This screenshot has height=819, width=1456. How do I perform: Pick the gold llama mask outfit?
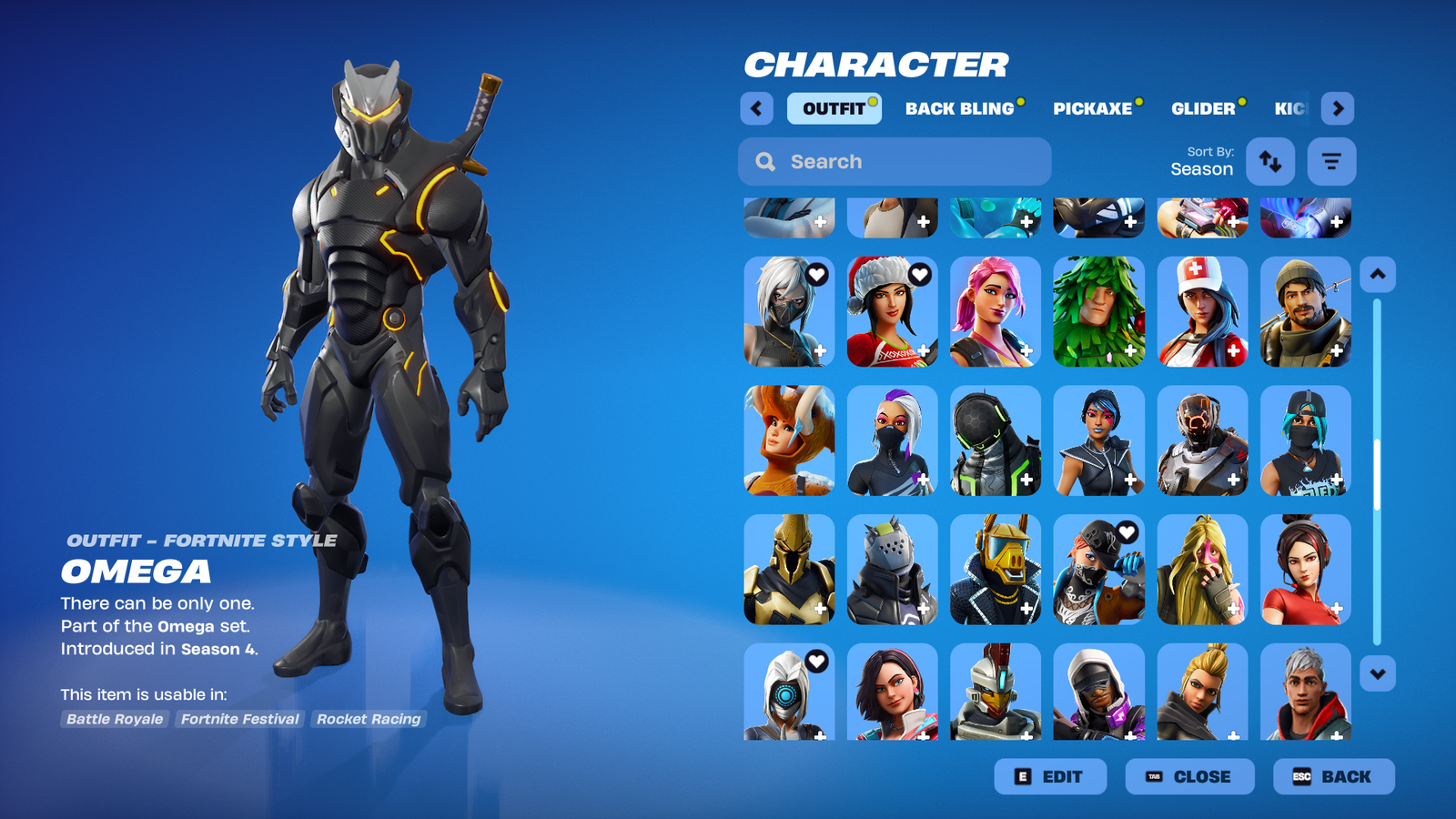pos(996,570)
